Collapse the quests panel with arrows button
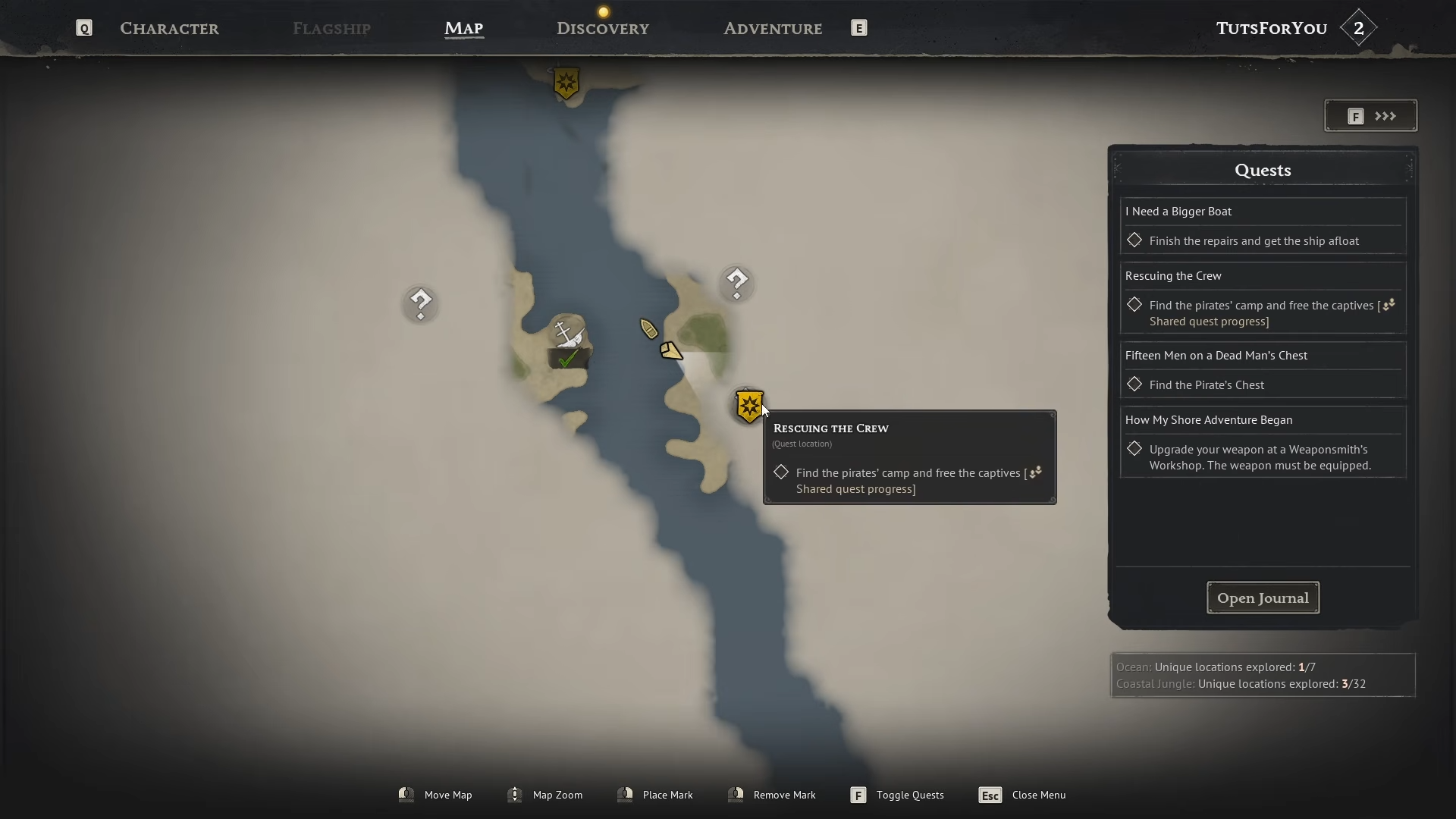This screenshot has width=1456, height=819. [1370, 116]
